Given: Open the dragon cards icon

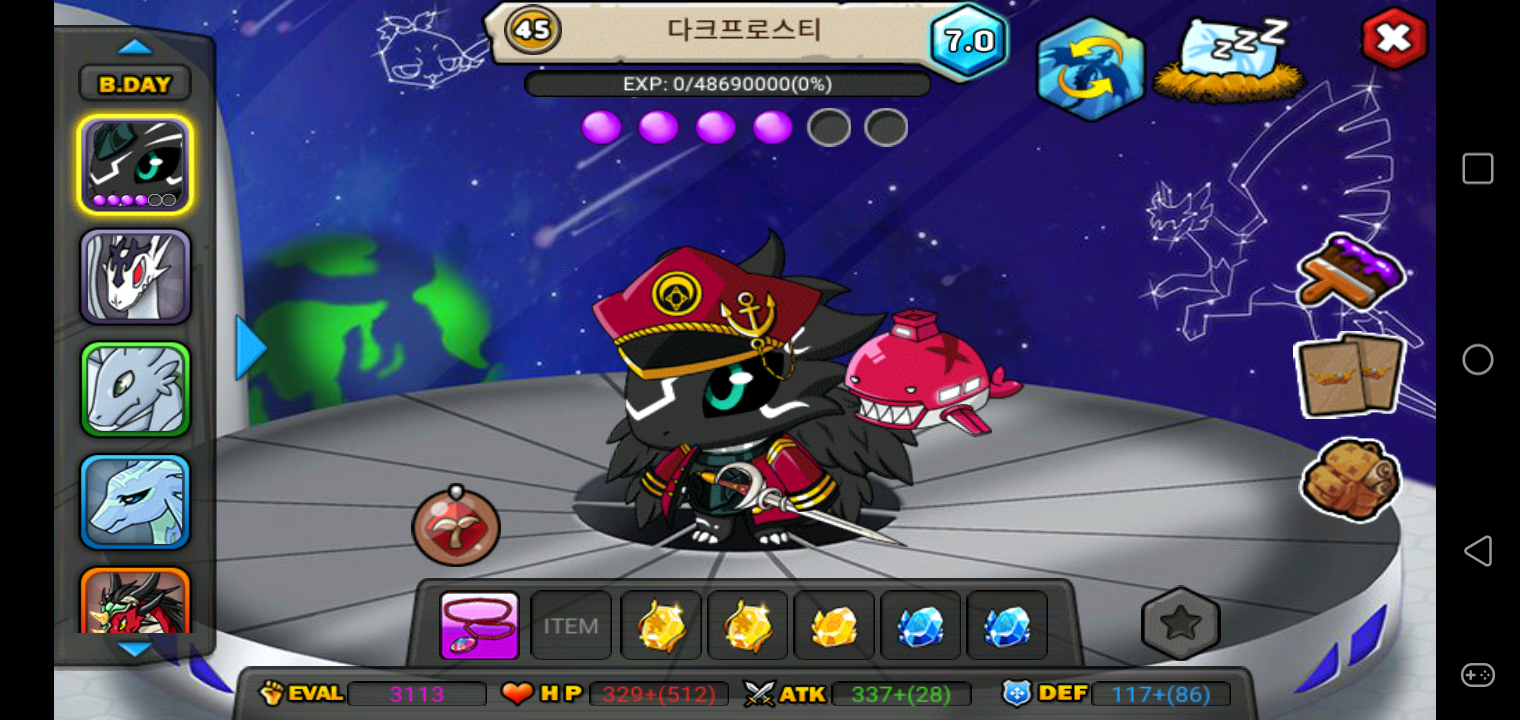Looking at the screenshot, I should click(1350, 375).
